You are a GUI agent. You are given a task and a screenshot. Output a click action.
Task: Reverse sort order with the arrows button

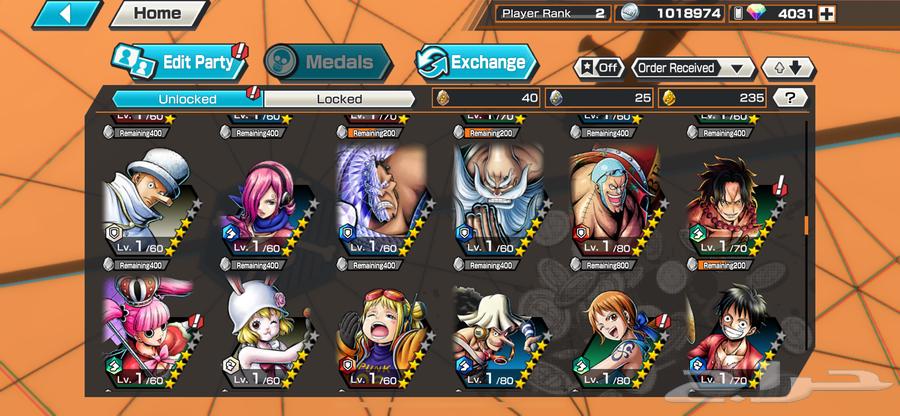coord(782,68)
